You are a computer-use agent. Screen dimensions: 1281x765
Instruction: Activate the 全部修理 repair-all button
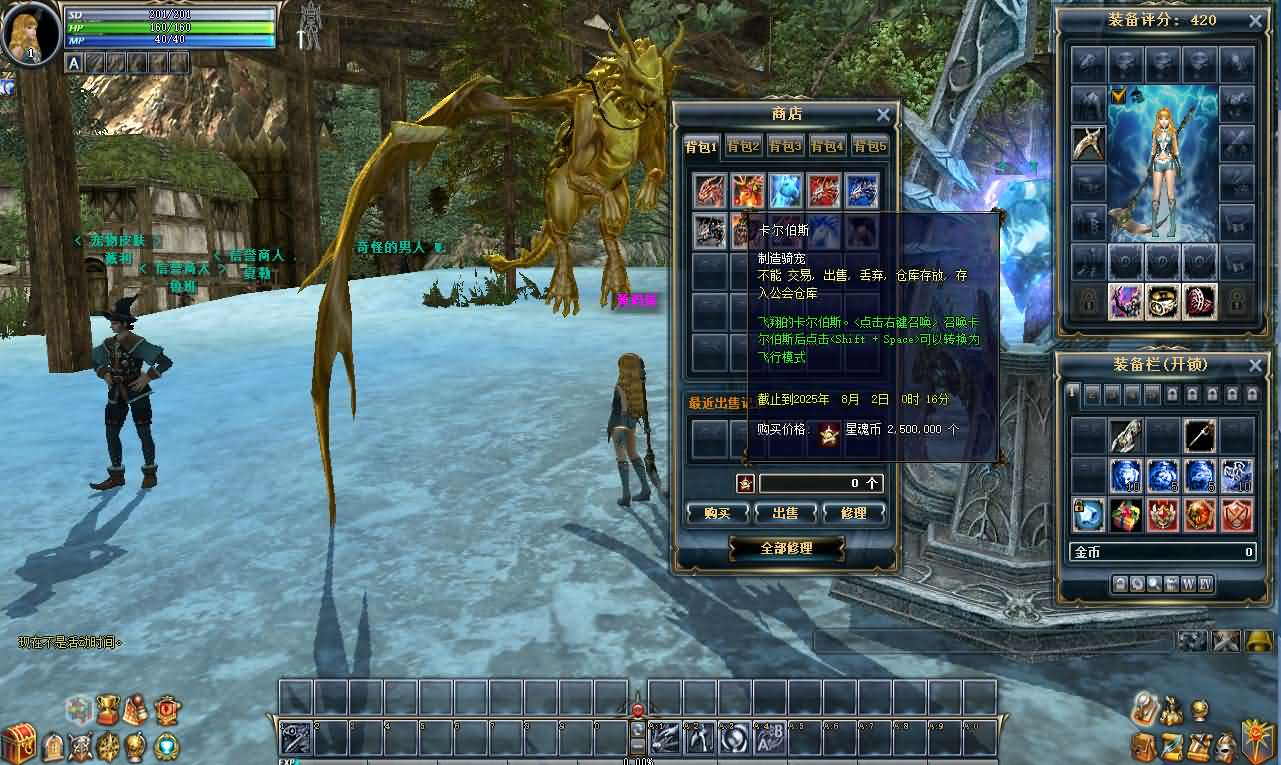click(x=786, y=548)
